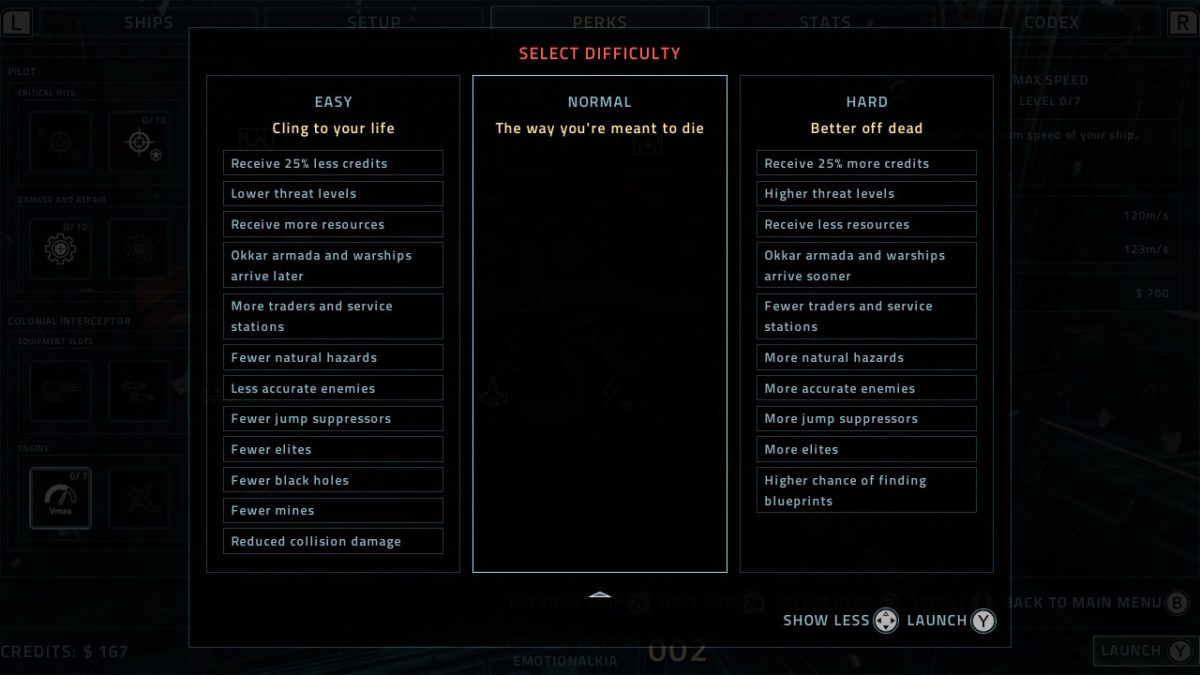This screenshot has width=1200, height=675.
Task: Open the Stats tab
Action: [x=825, y=22]
